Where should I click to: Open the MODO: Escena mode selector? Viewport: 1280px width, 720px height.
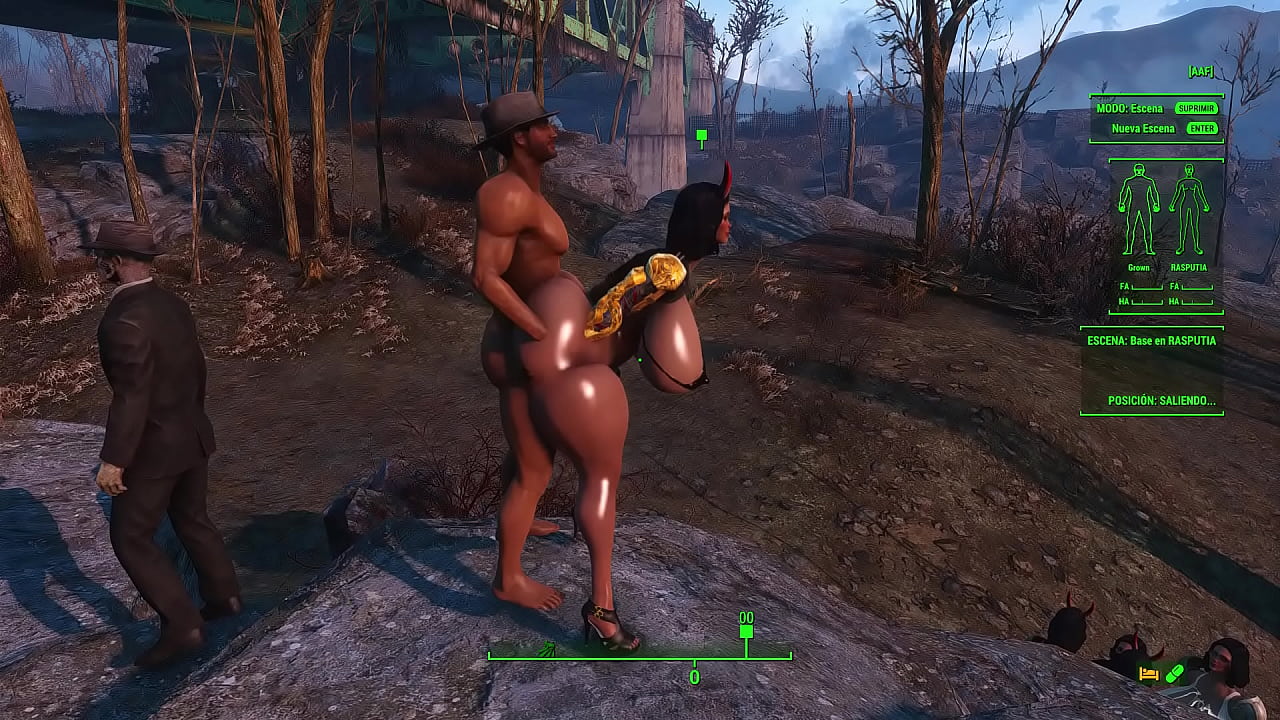pyautogui.click(x=1130, y=107)
